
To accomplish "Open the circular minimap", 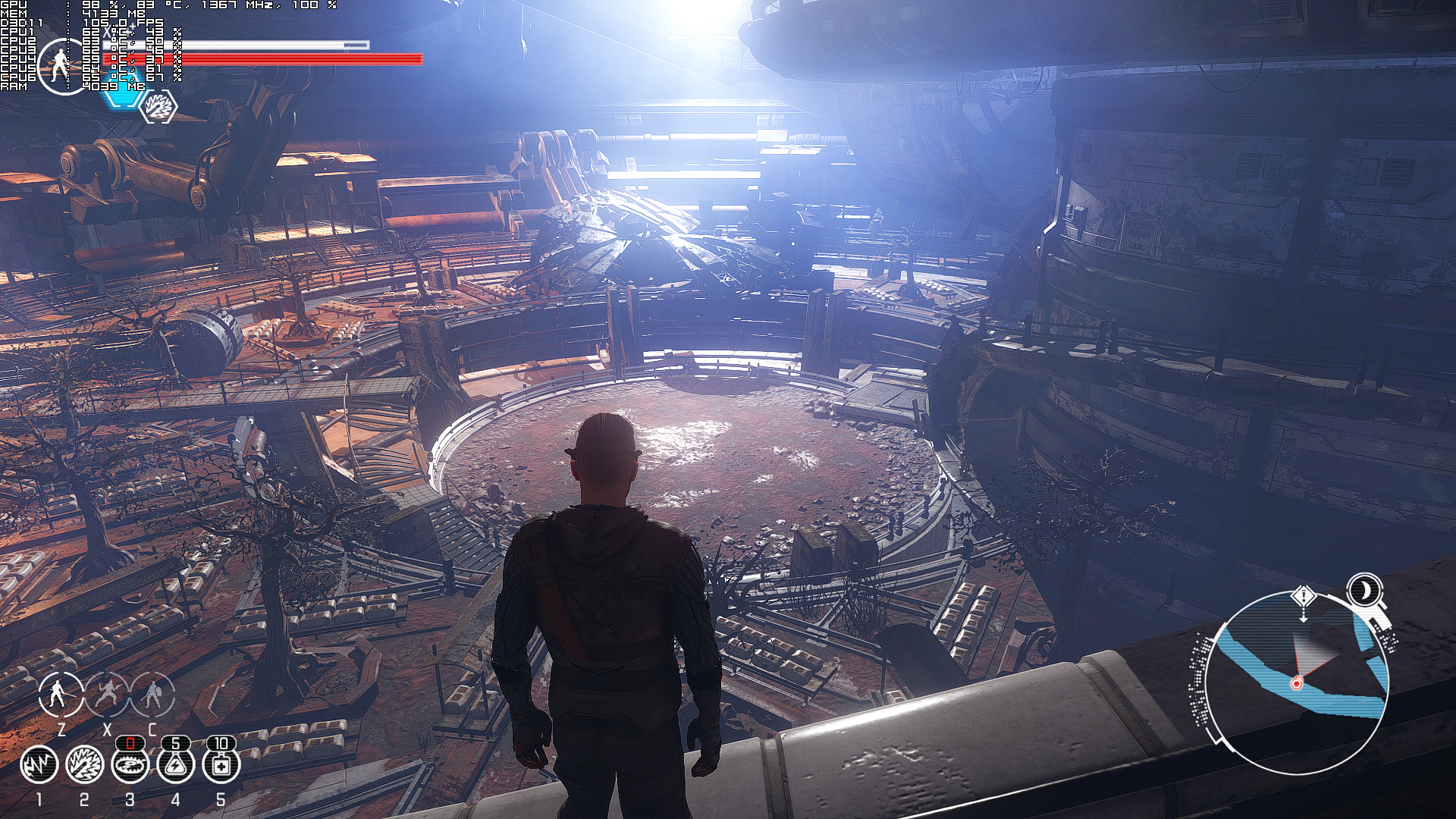I will pos(1295,682).
